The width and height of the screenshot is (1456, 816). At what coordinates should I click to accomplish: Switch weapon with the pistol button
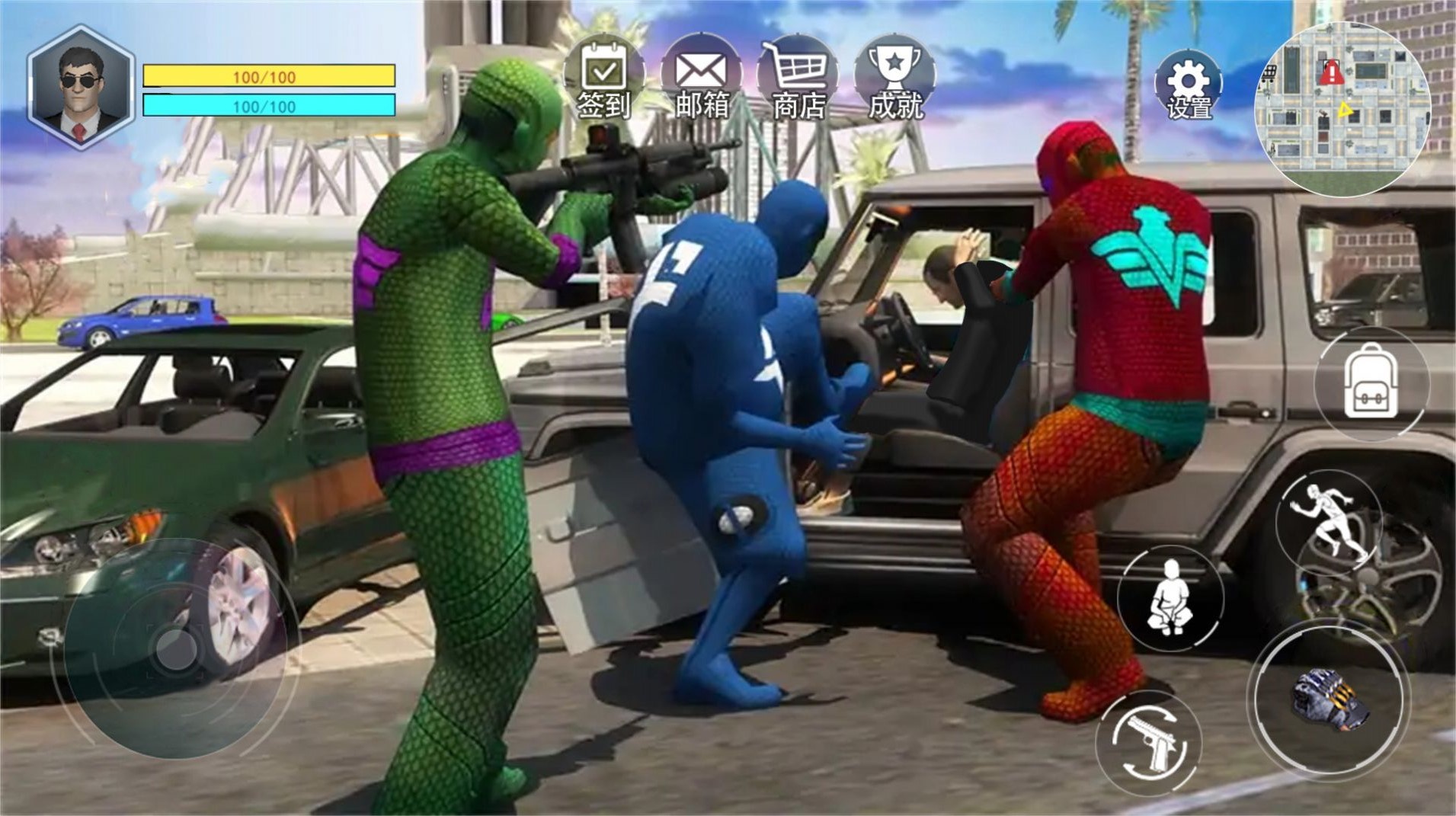click(x=1149, y=741)
